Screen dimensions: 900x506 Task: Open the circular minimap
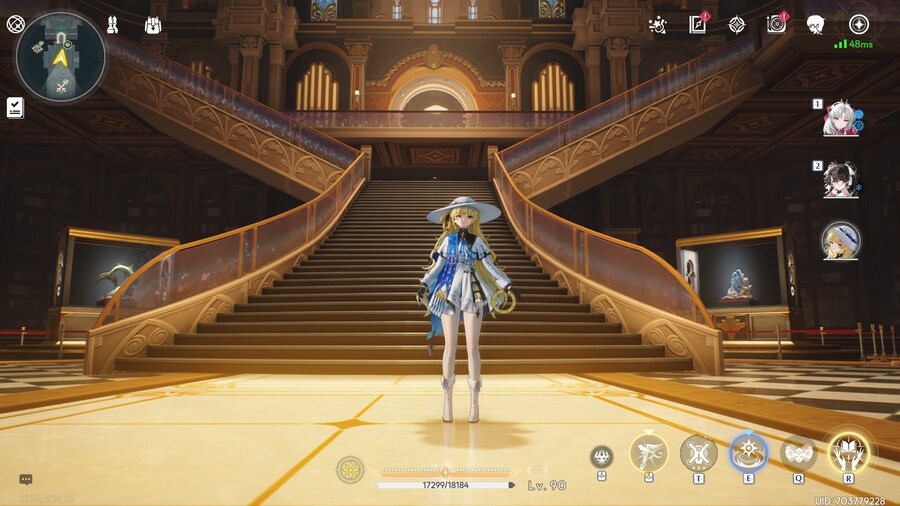(x=61, y=57)
